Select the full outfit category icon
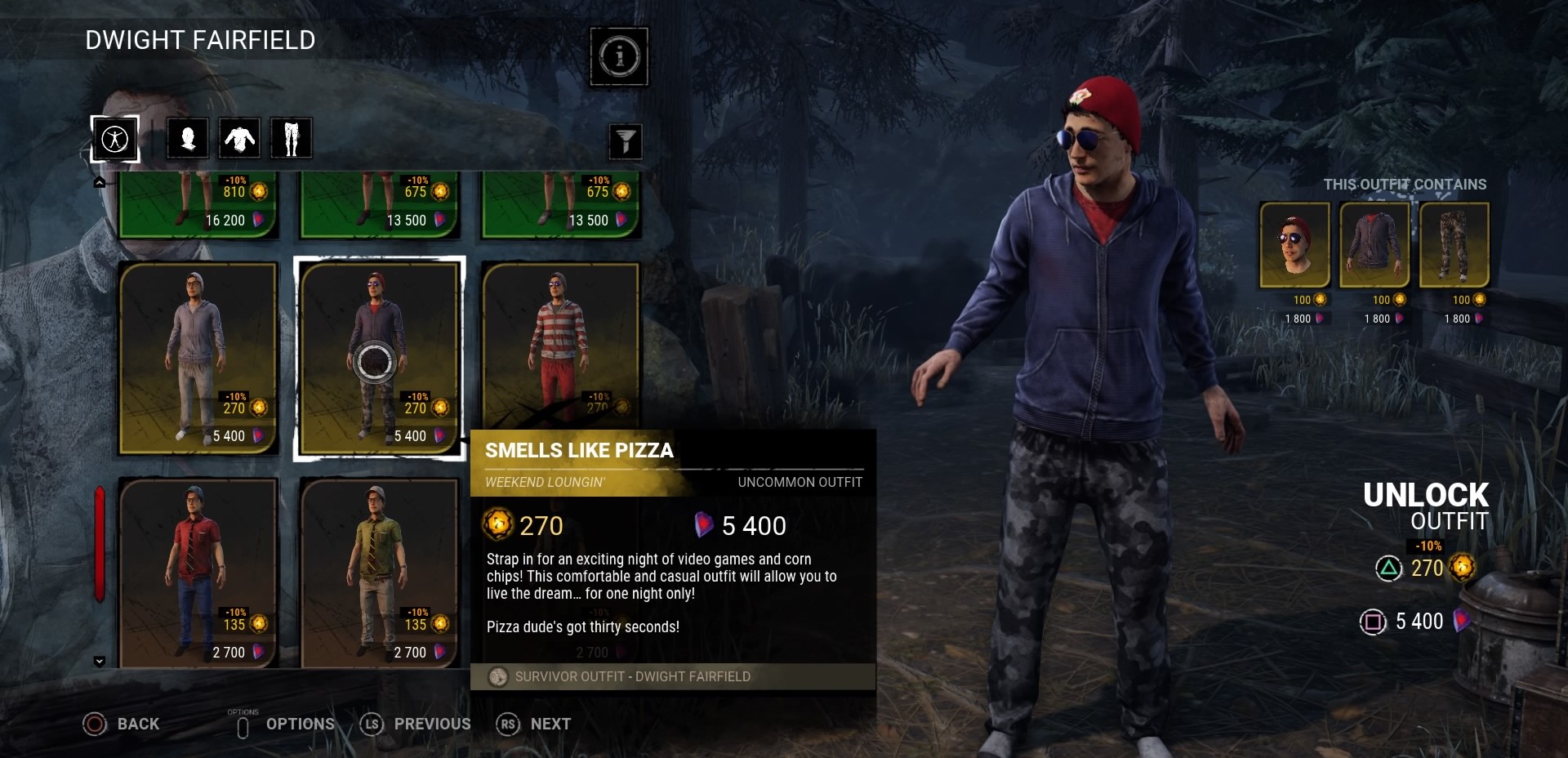Image resolution: width=1568 pixels, height=758 pixels. click(114, 138)
